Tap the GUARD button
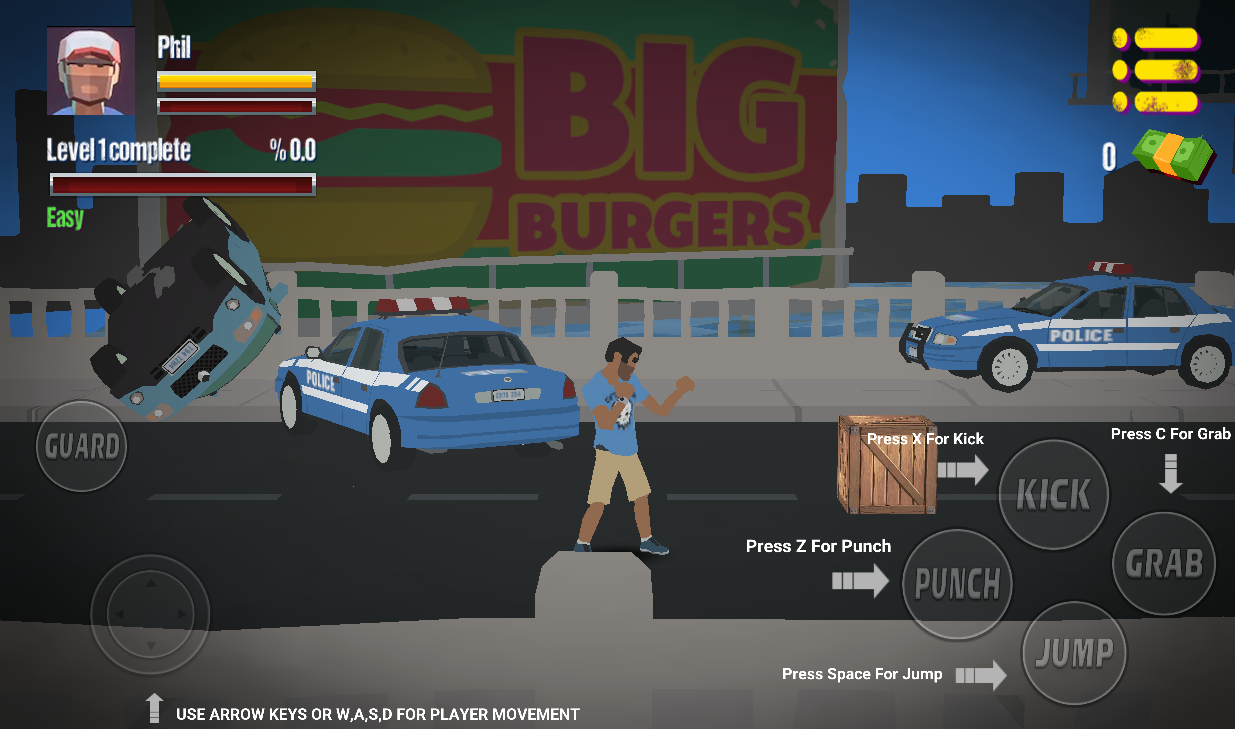Viewport: 1235px width, 729px height. pos(82,446)
